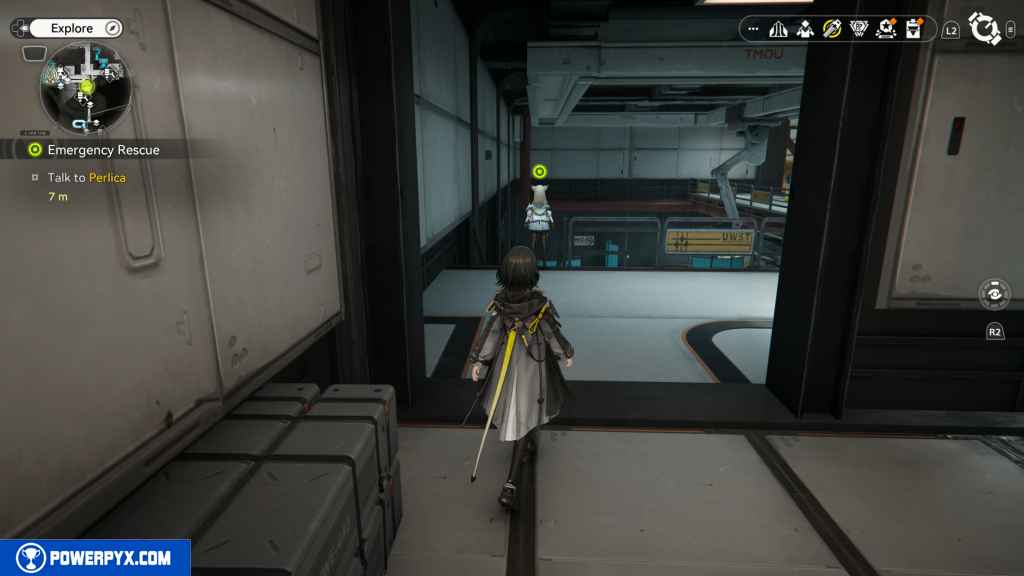Image resolution: width=1024 pixels, height=576 pixels.
Task: Open the operator figure icon
Action: click(805, 29)
